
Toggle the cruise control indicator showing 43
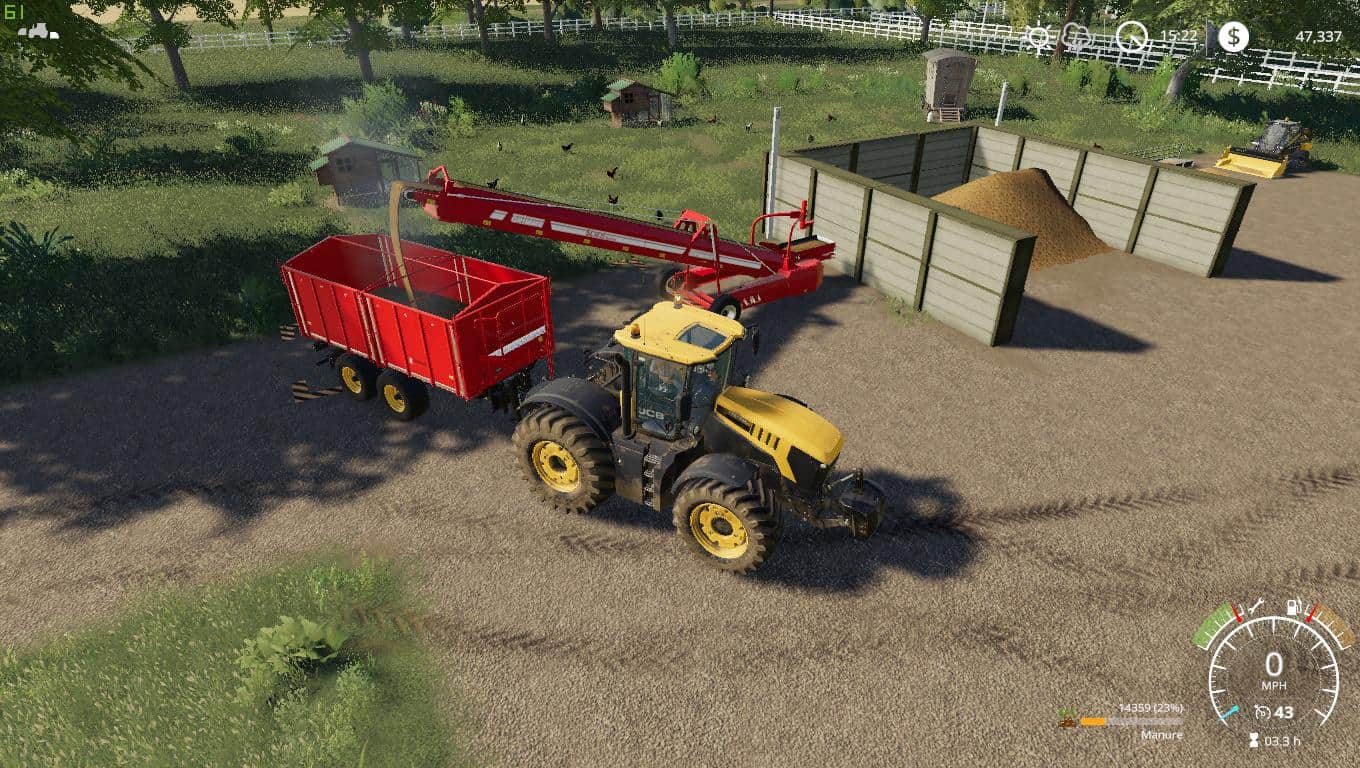[x=1276, y=712]
